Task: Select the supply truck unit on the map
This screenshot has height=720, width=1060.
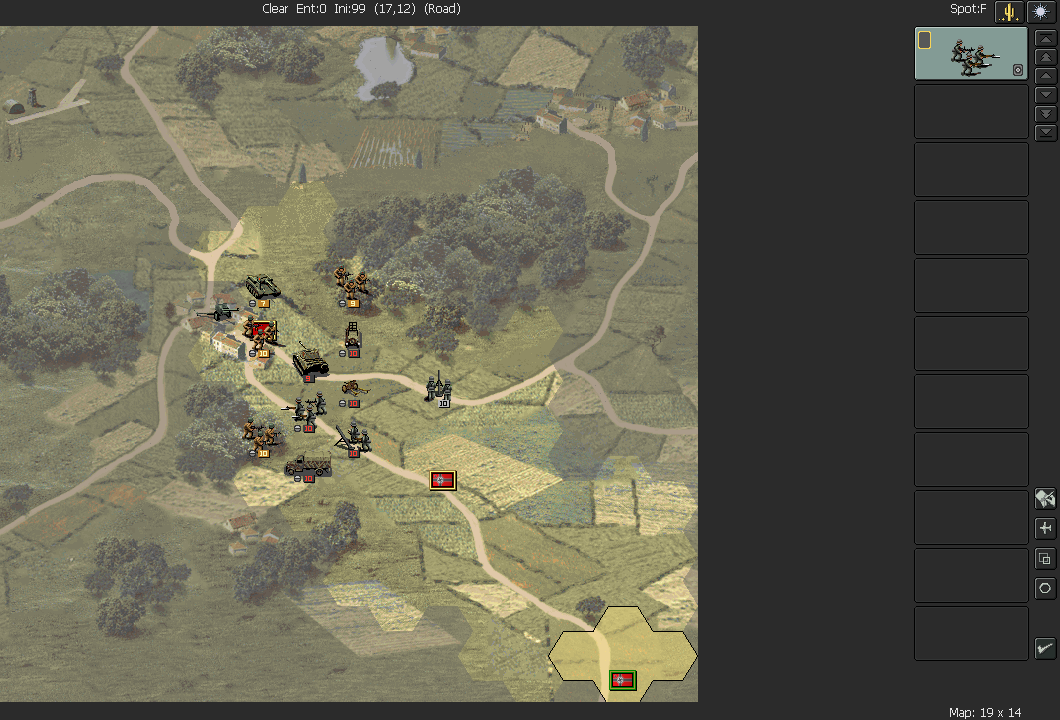Action: pyautogui.click(x=307, y=465)
